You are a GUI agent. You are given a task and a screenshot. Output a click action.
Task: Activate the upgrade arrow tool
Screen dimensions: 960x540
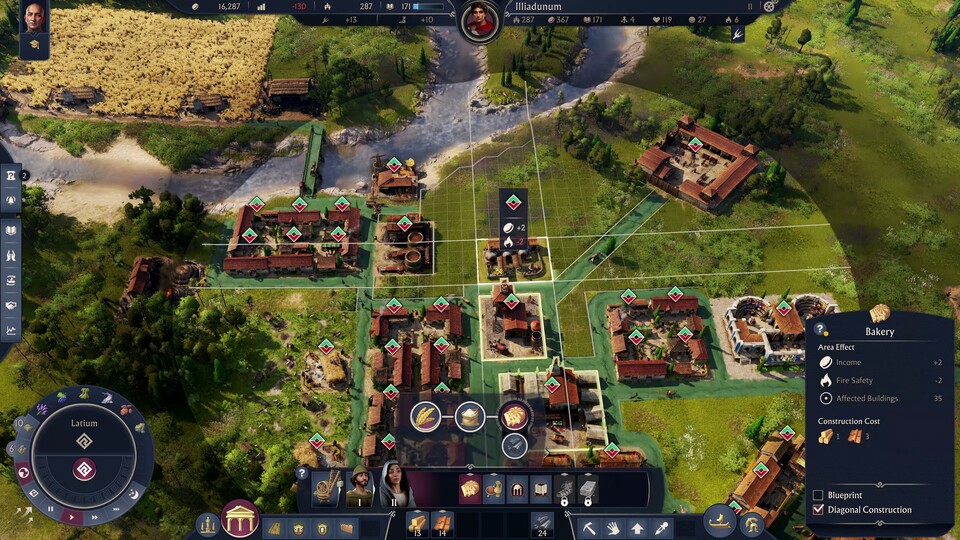click(637, 527)
